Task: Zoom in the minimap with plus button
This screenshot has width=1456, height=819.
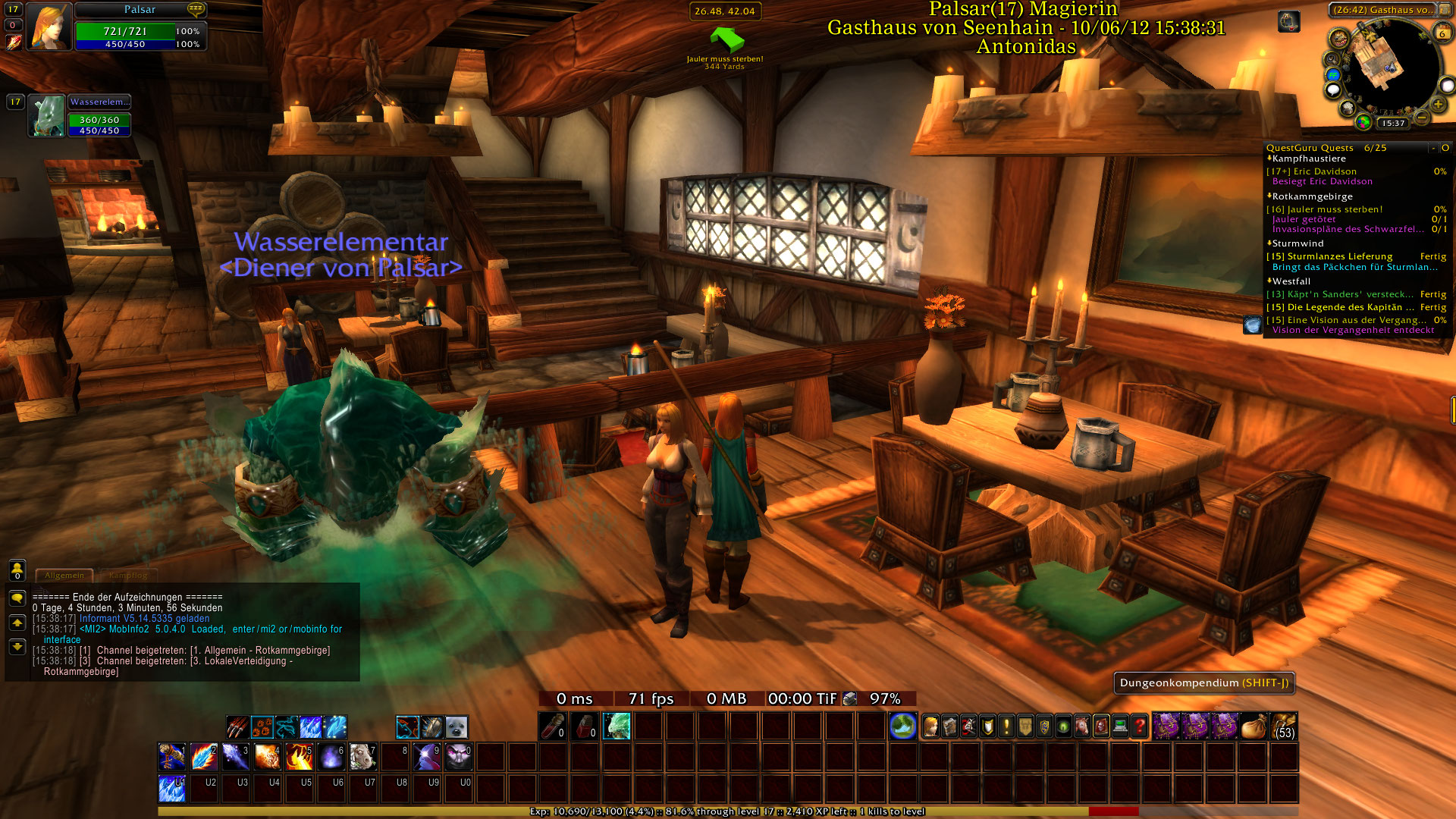Action: tap(1438, 104)
